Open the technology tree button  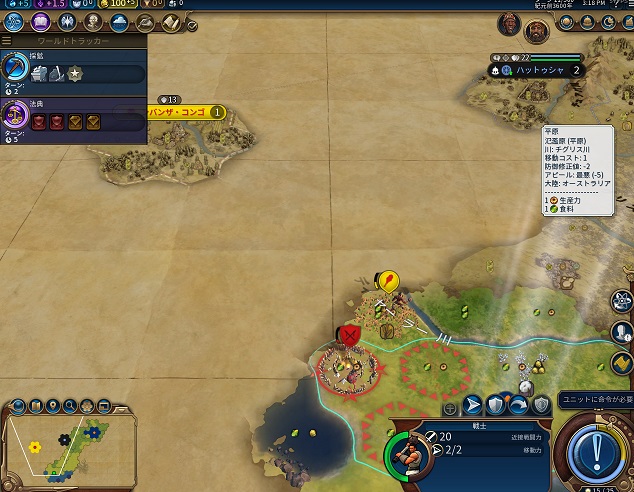tap(15, 20)
